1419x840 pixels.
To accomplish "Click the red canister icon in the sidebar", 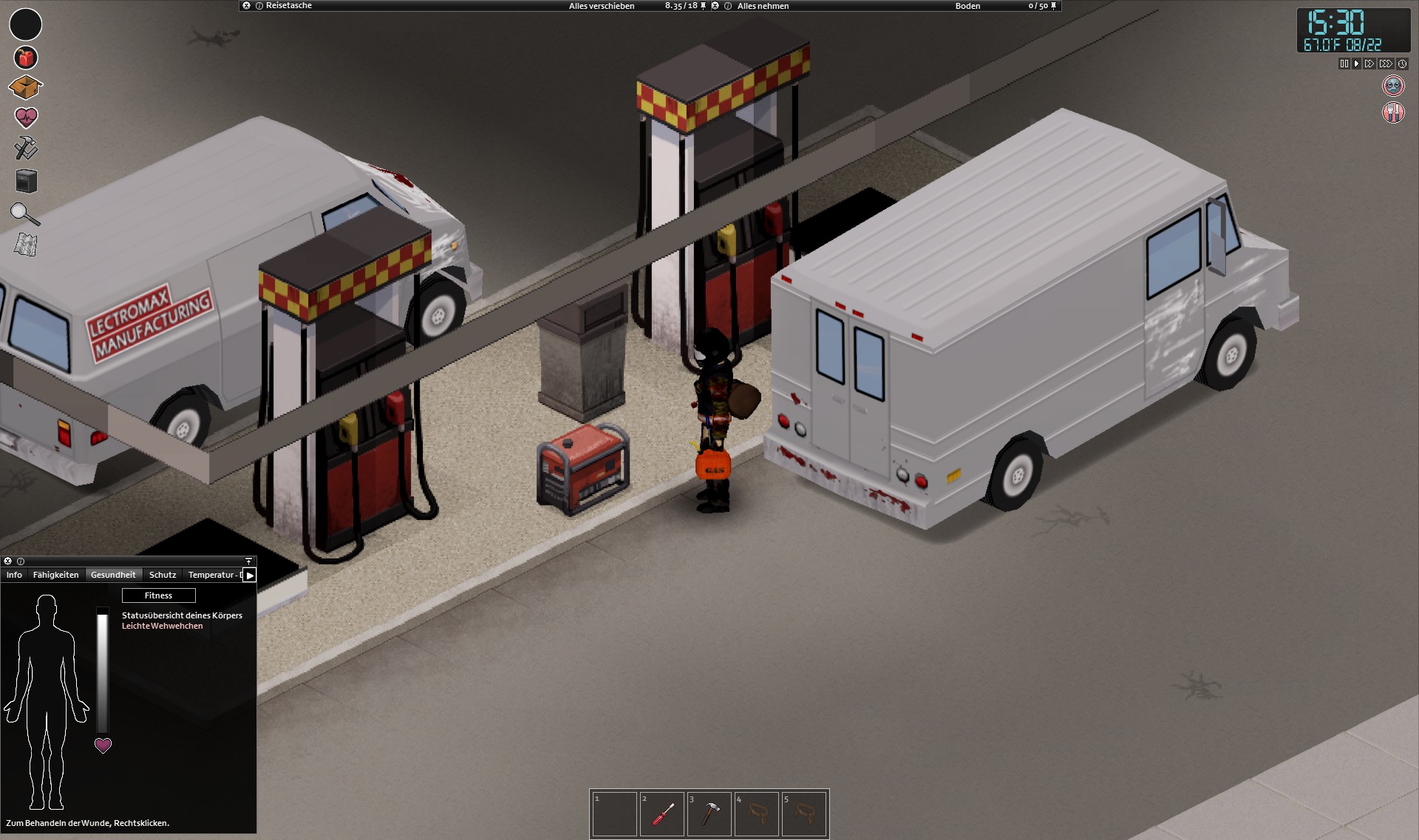I will (x=26, y=57).
